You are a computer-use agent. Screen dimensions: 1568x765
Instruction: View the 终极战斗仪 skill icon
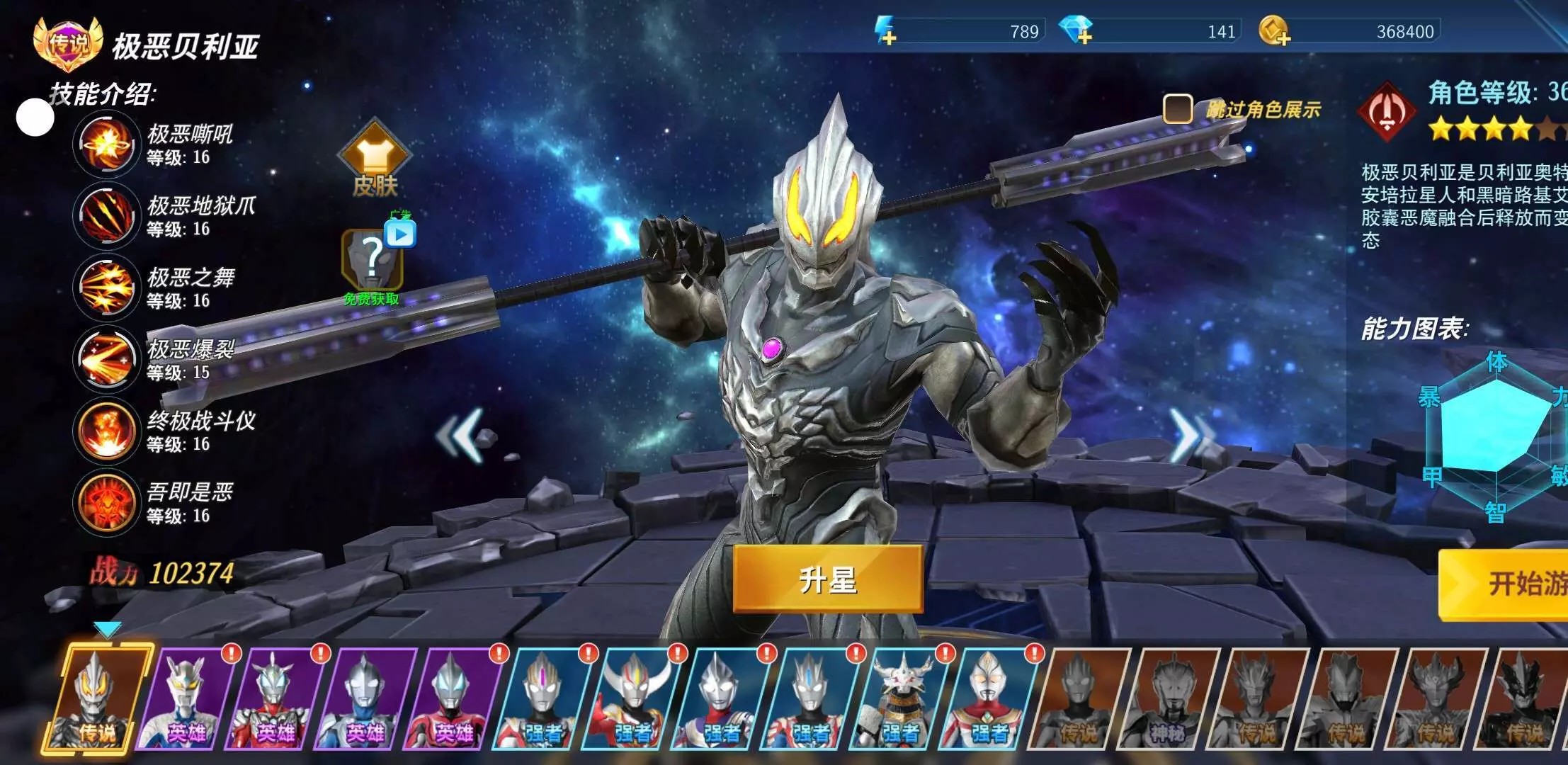coord(106,431)
